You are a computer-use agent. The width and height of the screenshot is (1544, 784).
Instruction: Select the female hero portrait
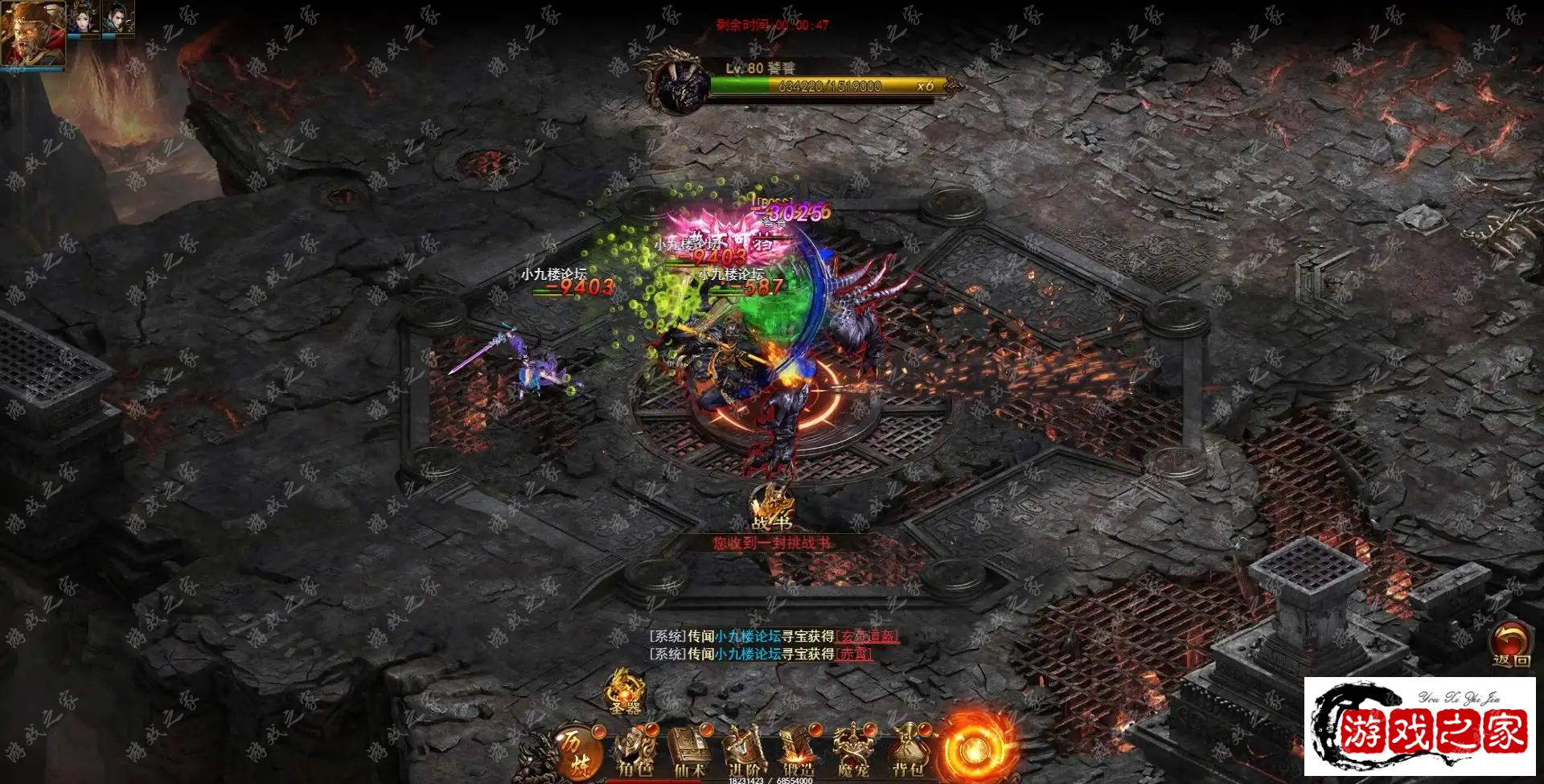coord(83,18)
